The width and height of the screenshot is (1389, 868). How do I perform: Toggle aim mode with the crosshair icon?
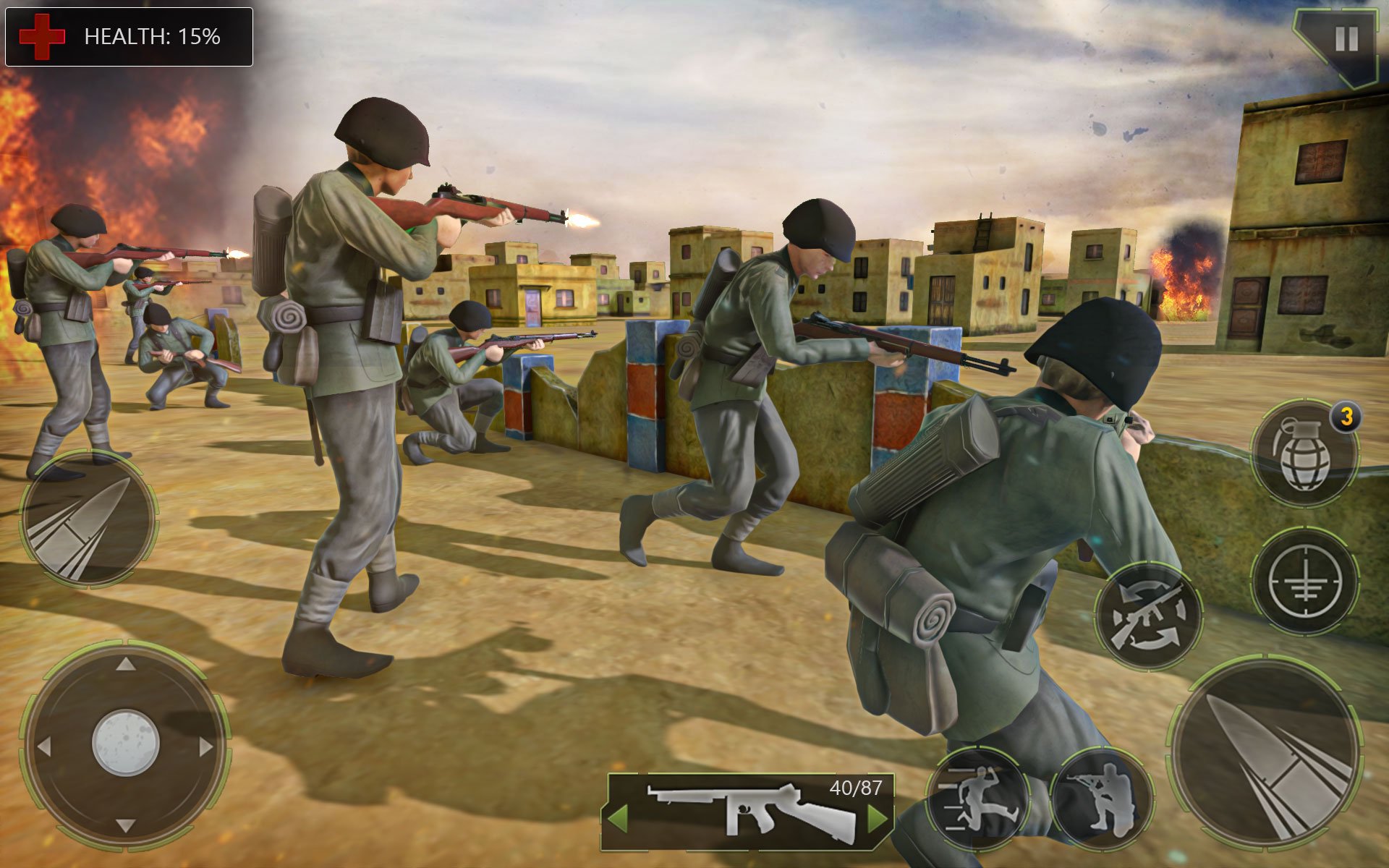pos(1307,580)
